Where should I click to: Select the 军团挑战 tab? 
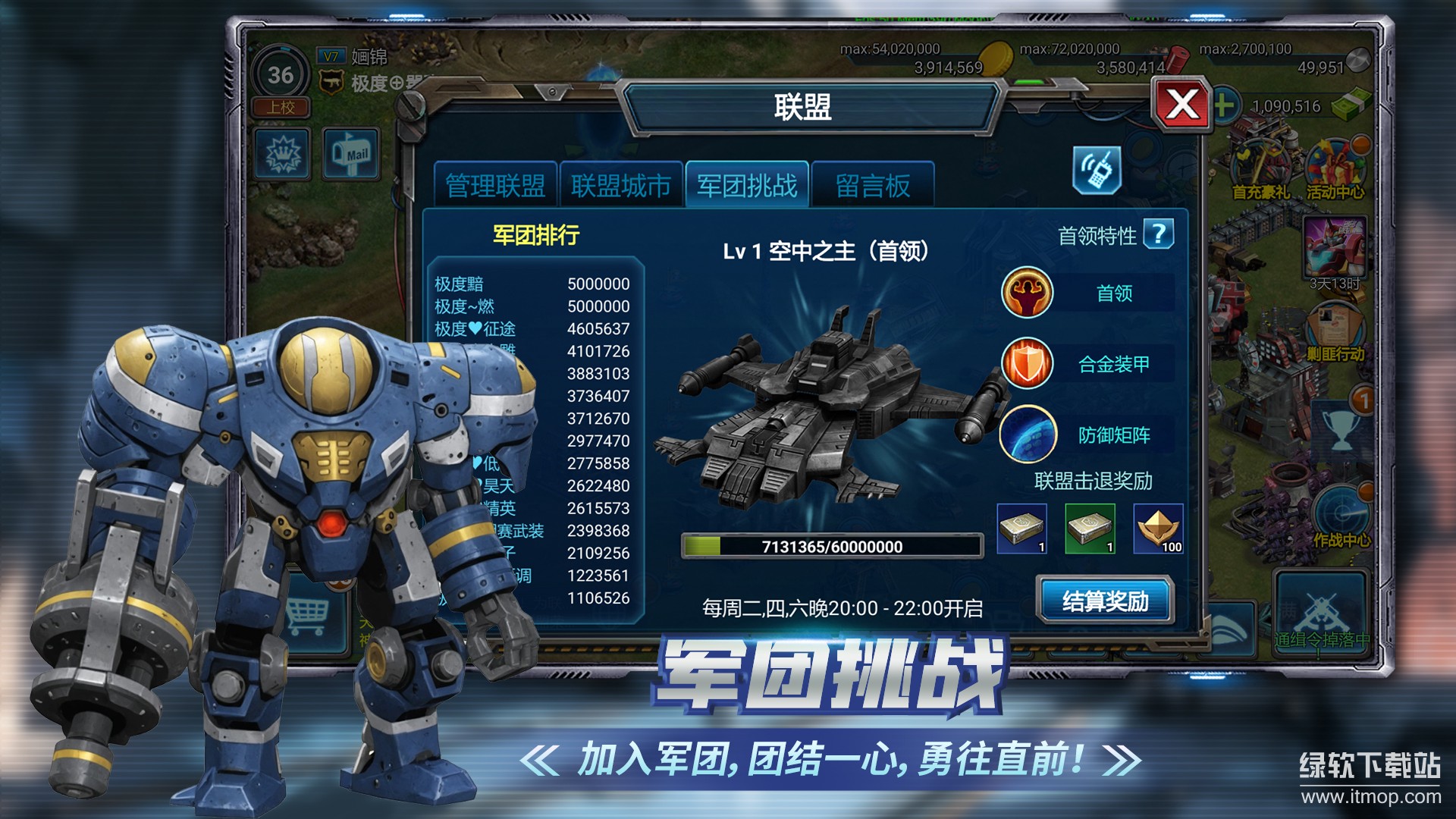(747, 185)
